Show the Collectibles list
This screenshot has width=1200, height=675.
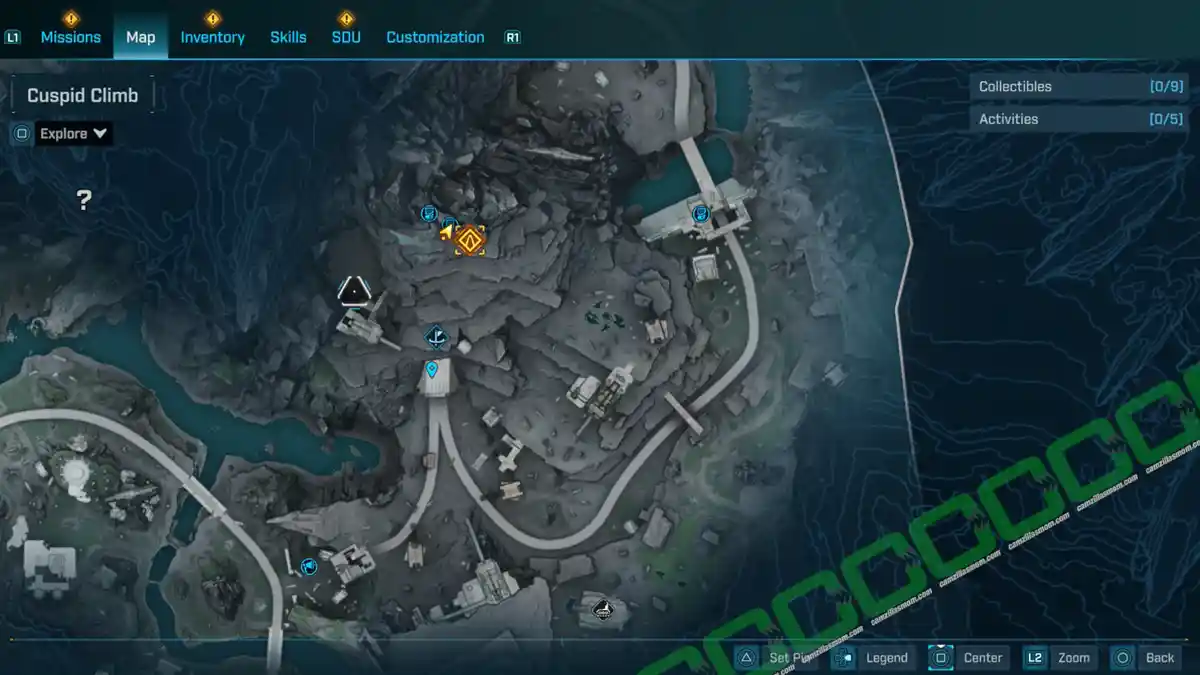[1079, 87]
